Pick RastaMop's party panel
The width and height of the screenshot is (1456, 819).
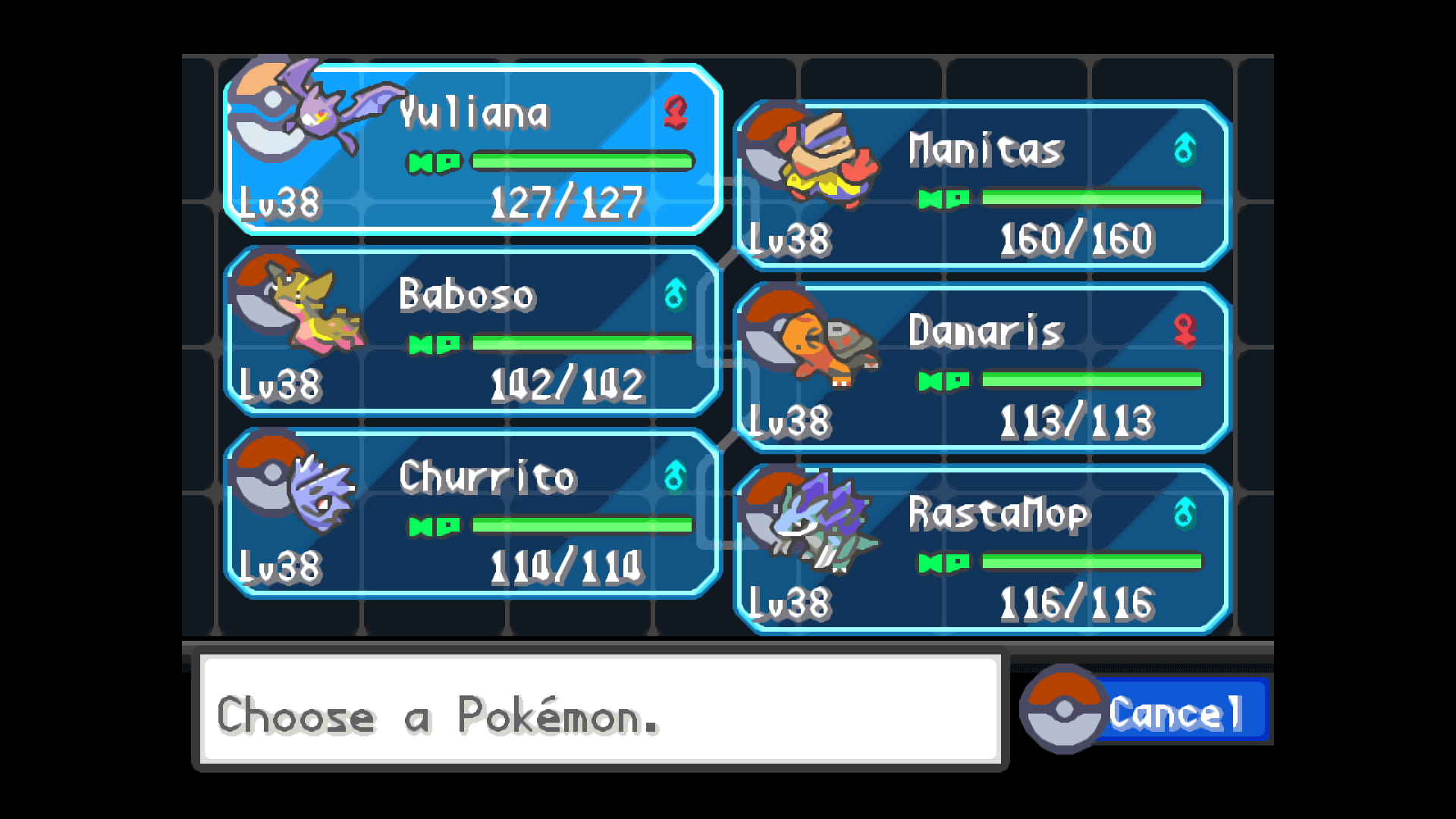(982, 550)
